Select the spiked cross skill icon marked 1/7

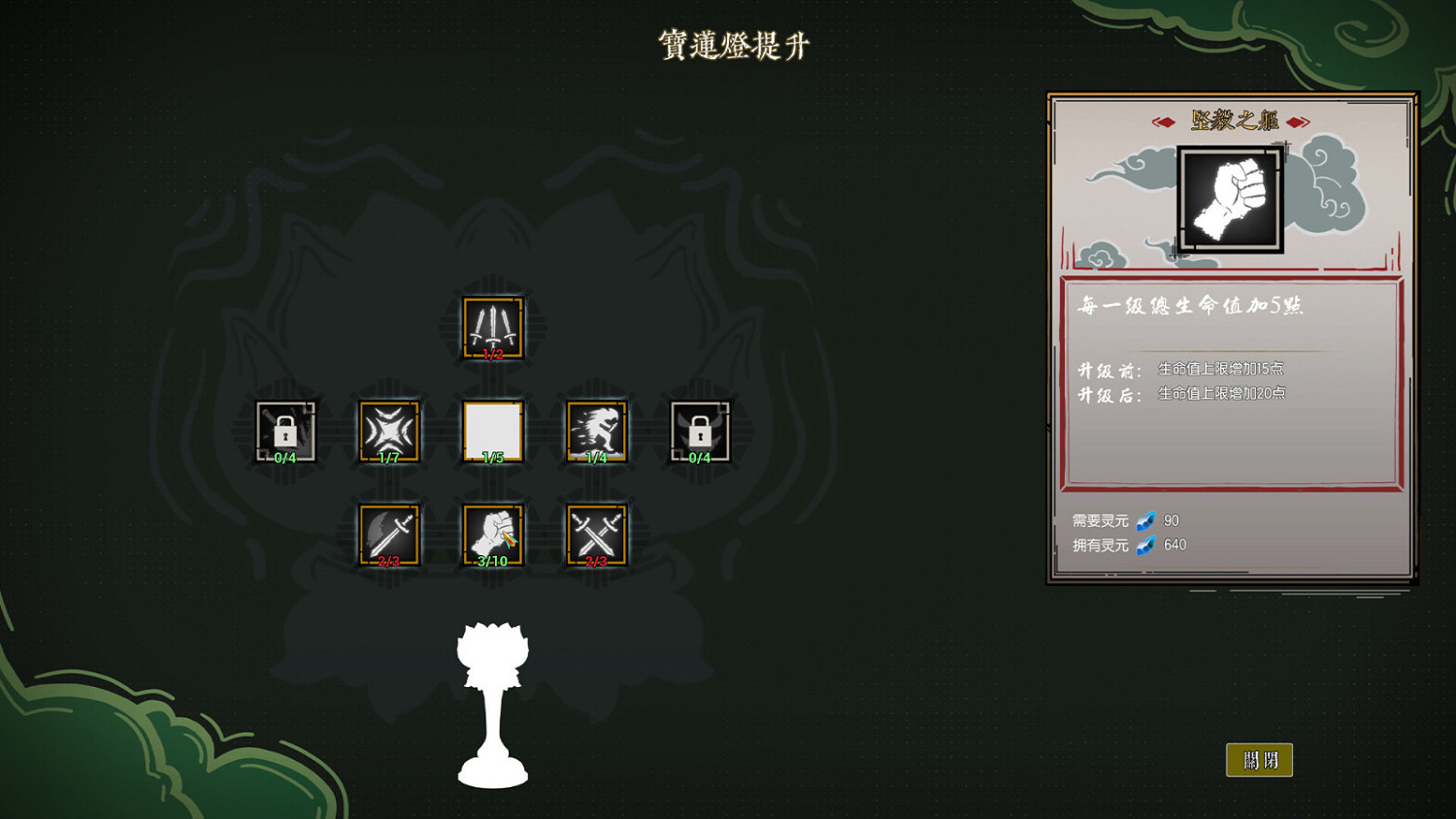coord(389,430)
